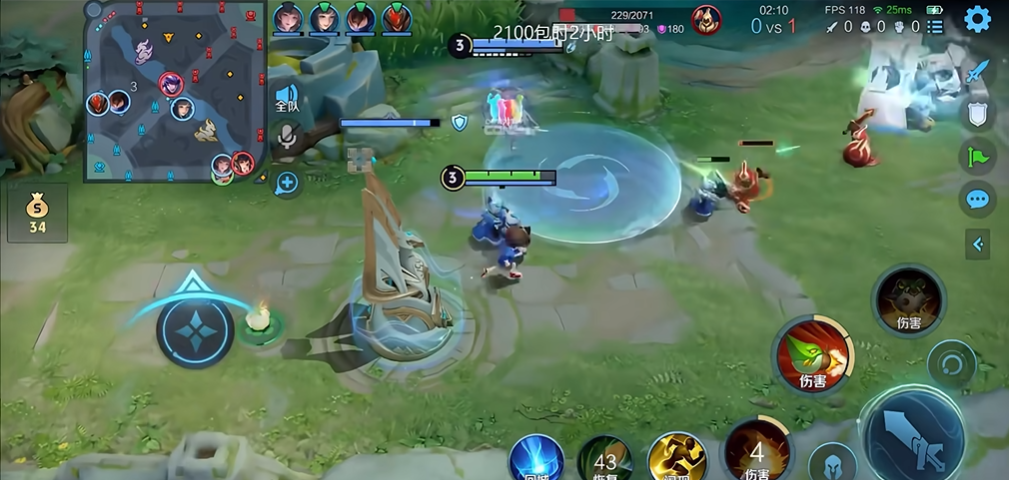Image resolution: width=1009 pixels, height=480 pixels.
Task: Collapse the signal panel with the arrow
Action: point(977,244)
